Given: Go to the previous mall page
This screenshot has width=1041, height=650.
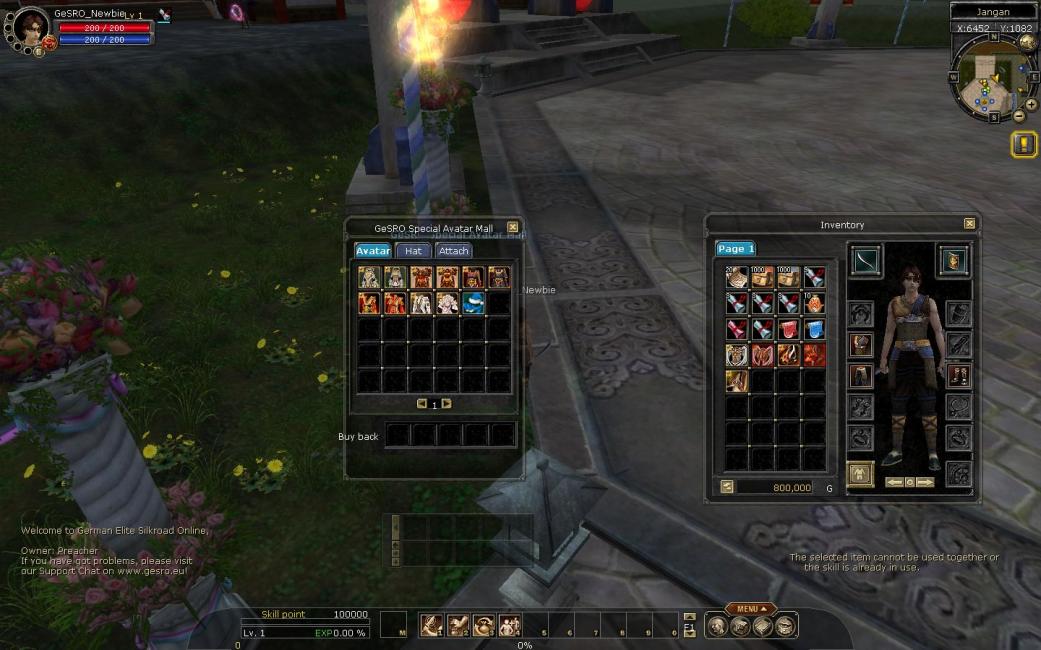Looking at the screenshot, I should [422, 404].
